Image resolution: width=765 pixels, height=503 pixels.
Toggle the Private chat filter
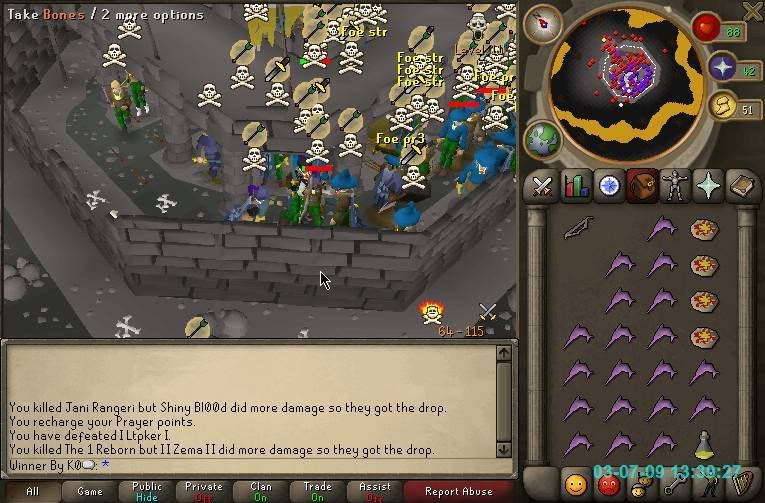[204, 491]
